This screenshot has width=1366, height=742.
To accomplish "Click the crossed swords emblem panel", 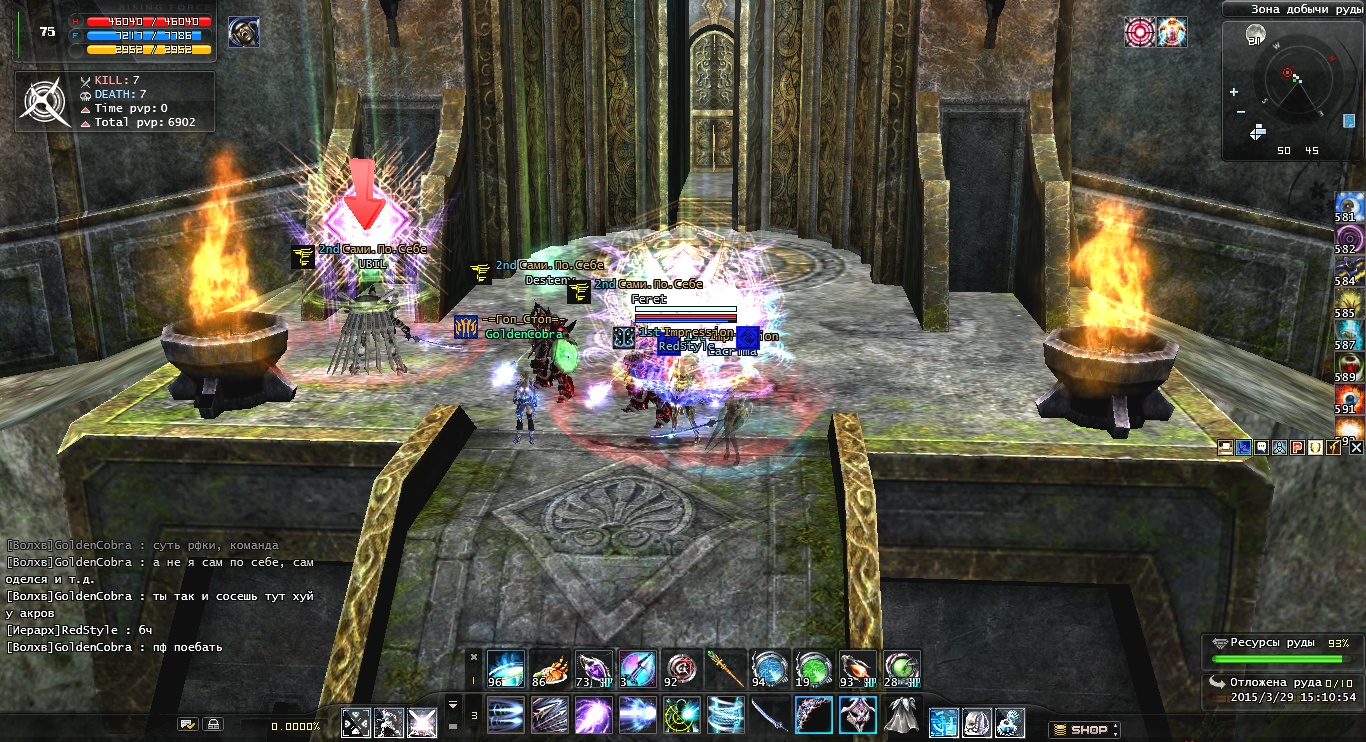I will 44,101.
